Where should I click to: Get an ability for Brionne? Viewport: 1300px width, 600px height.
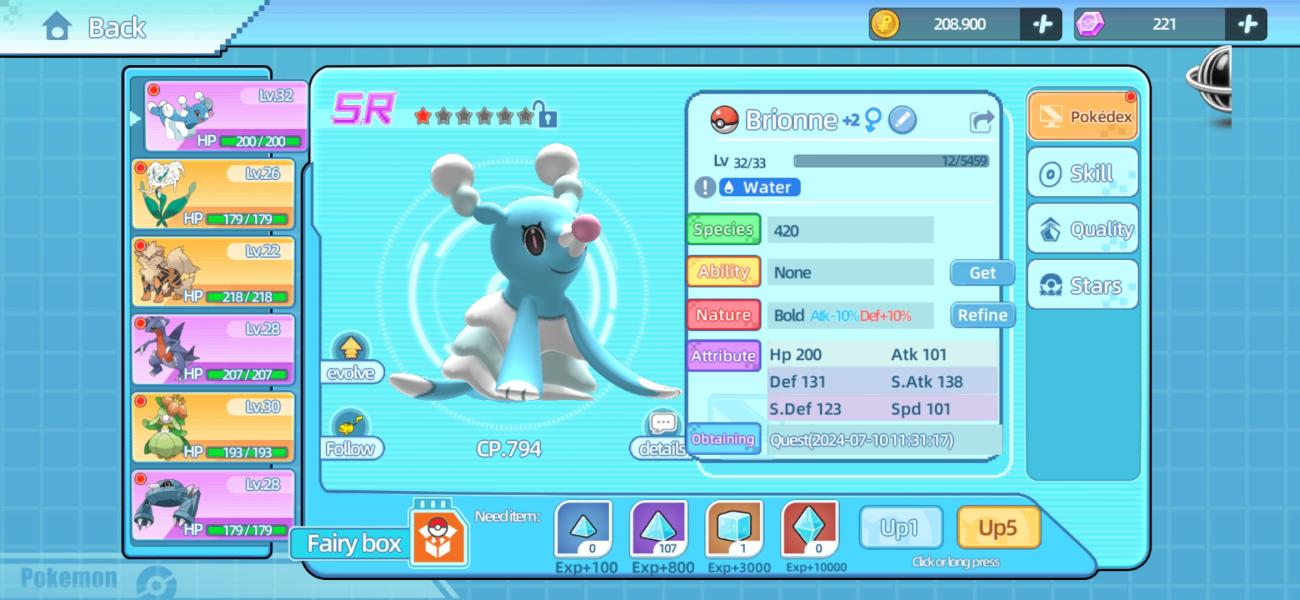point(982,272)
